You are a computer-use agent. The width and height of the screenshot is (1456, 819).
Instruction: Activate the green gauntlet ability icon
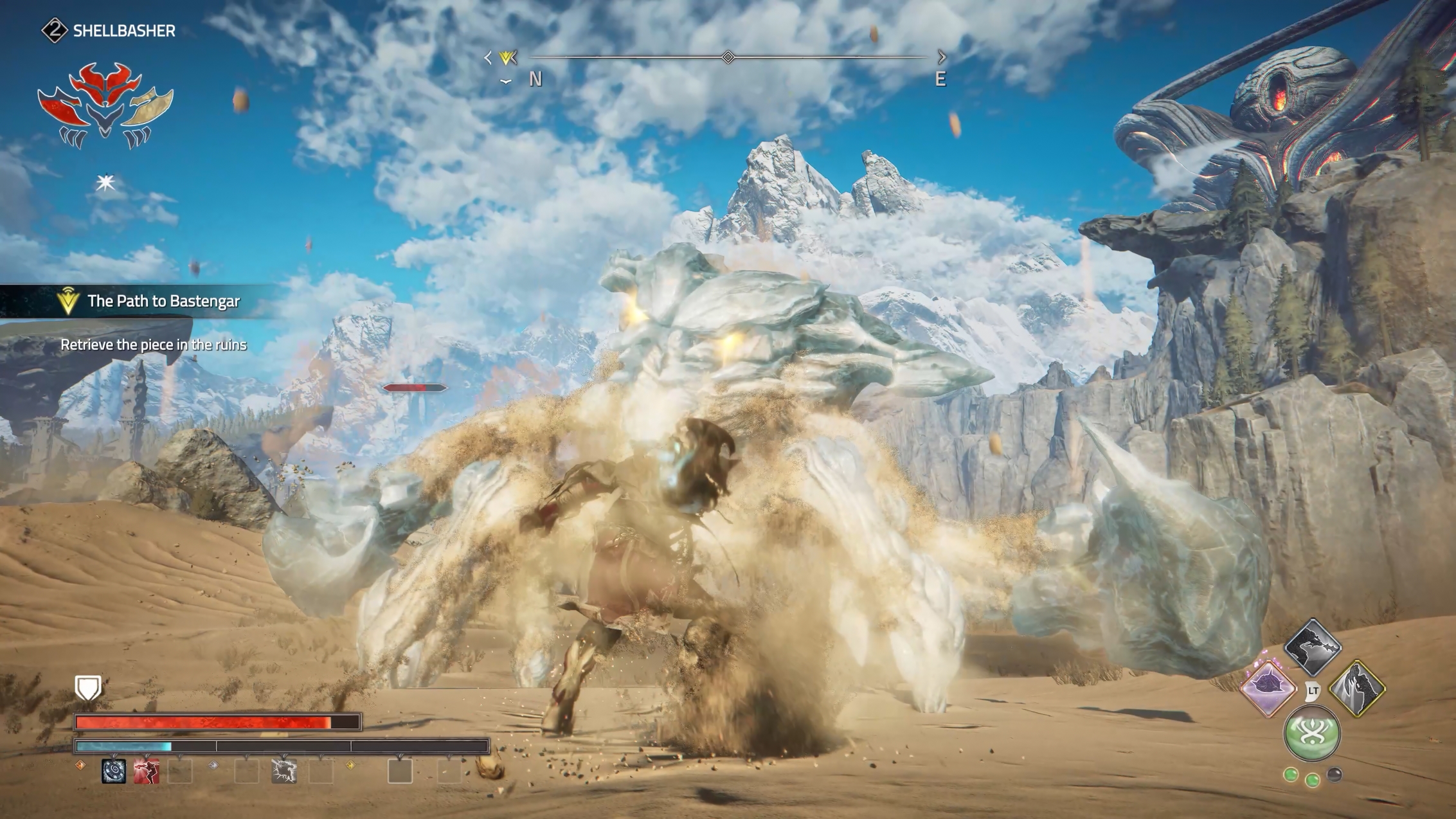coord(1311,733)
